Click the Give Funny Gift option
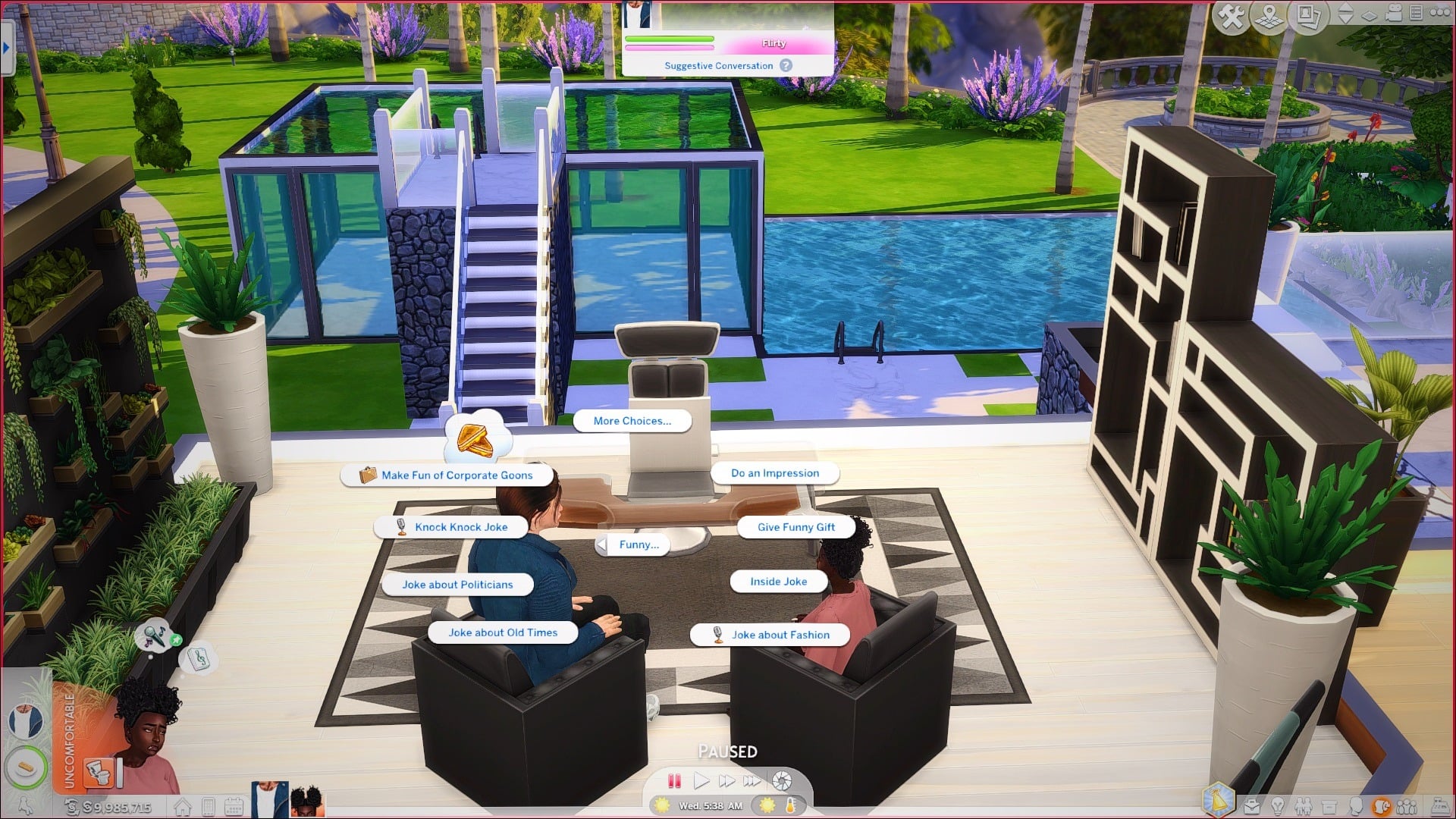Screen dimensions: 1456x819 [795, 526]
